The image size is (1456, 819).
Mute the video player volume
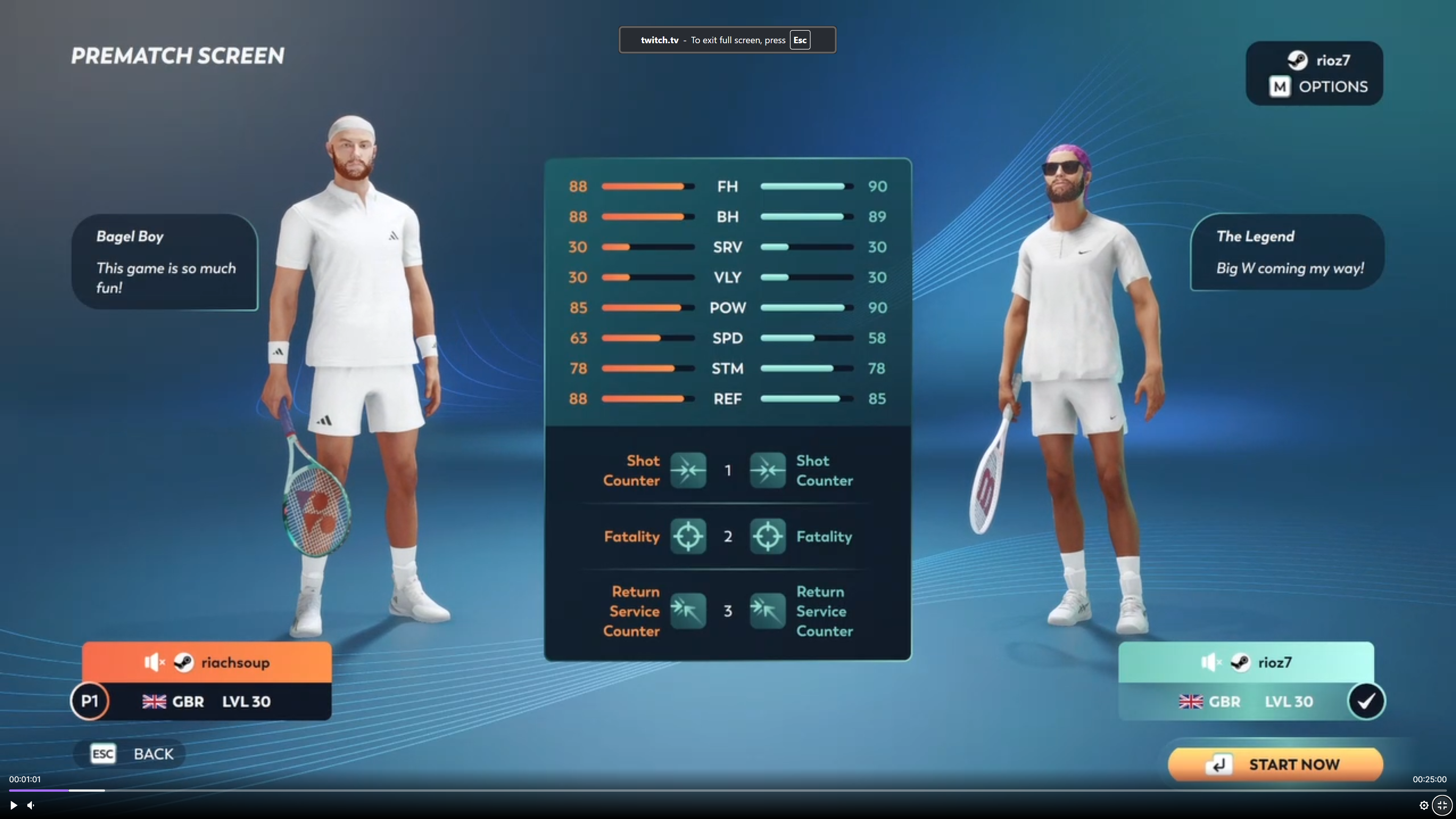[31, 805]
